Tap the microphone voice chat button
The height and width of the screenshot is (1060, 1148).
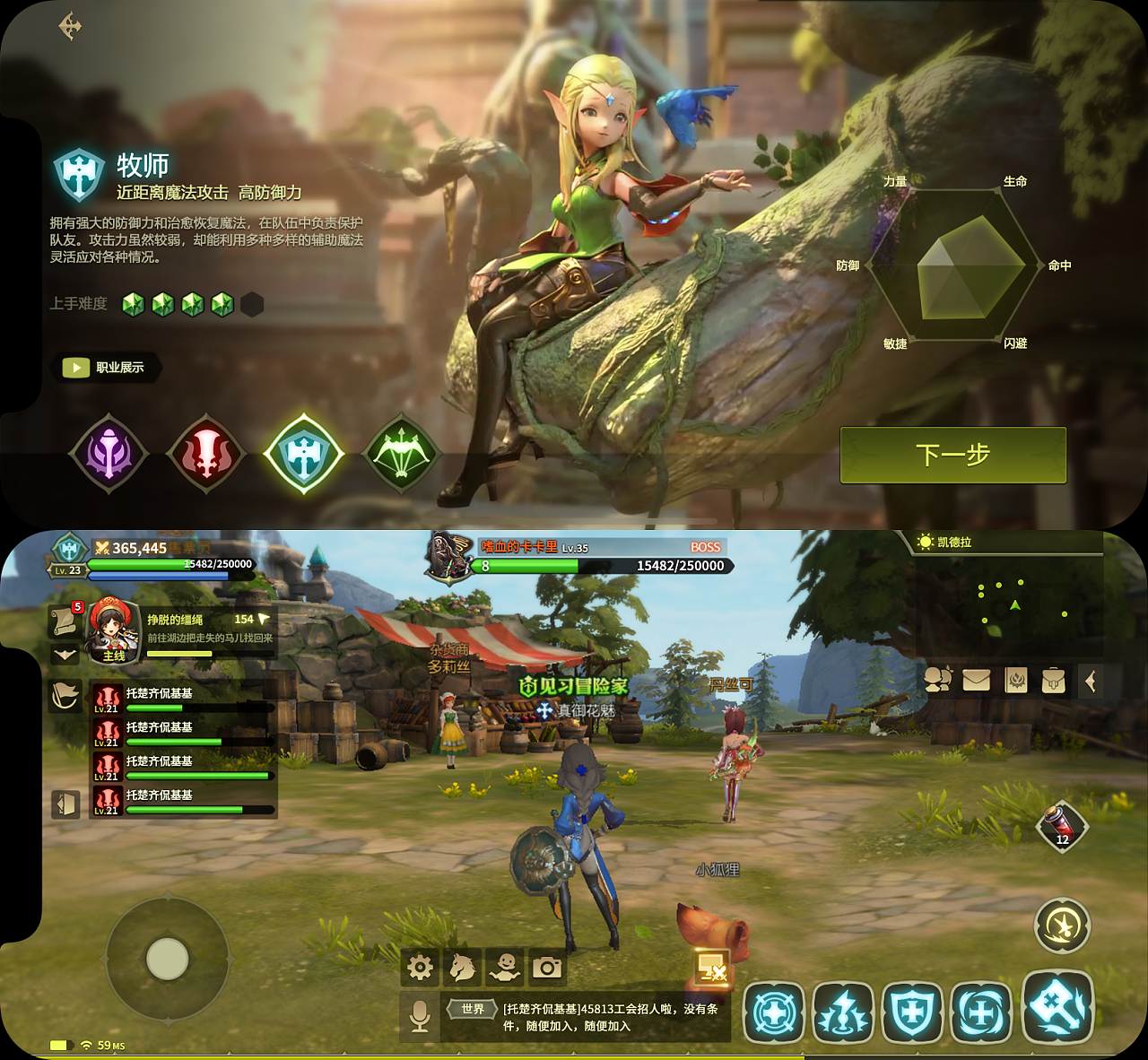point(420,1016)
